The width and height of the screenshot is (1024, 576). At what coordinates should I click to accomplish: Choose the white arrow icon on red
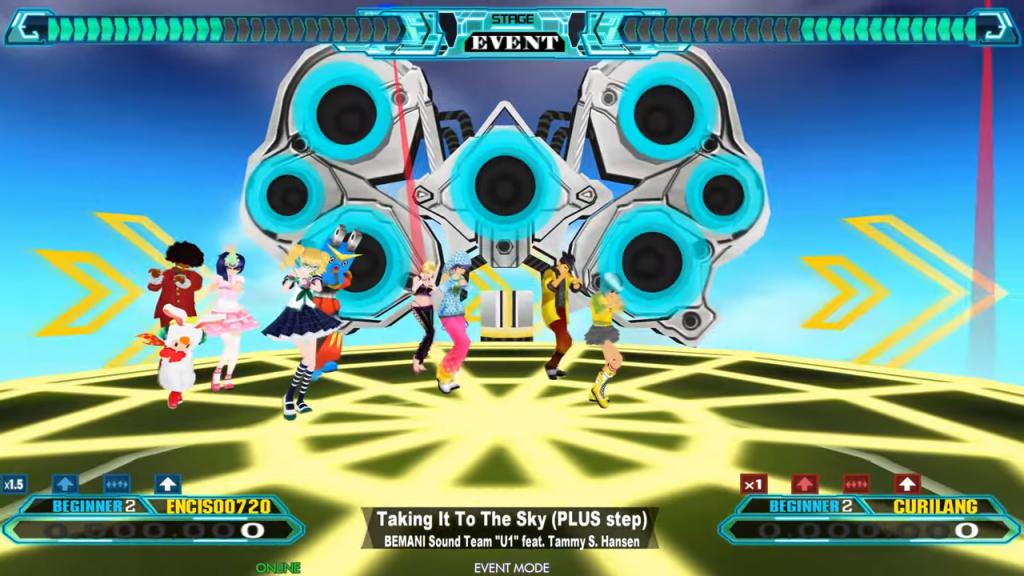(x=907, y=484)
